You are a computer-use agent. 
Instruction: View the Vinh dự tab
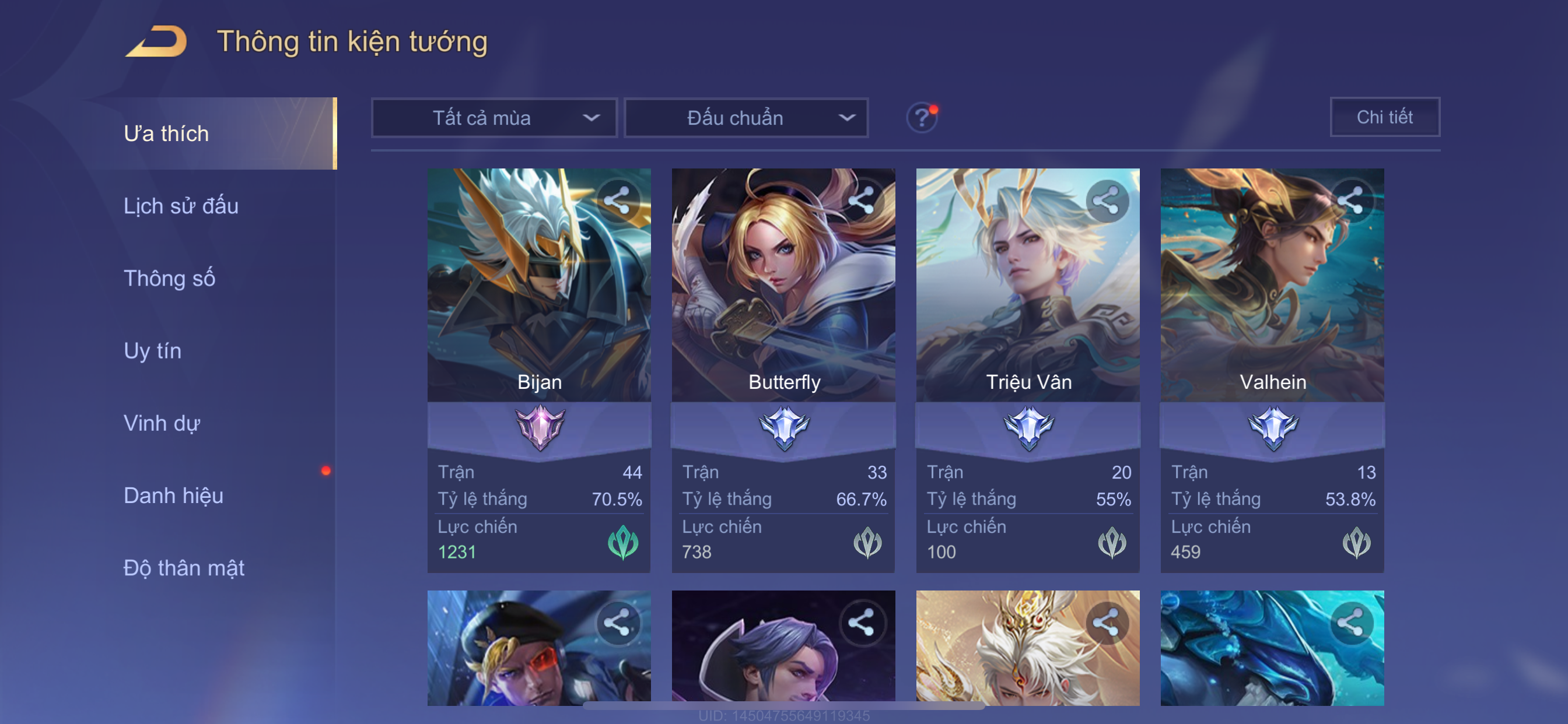(x=162, y=423)
